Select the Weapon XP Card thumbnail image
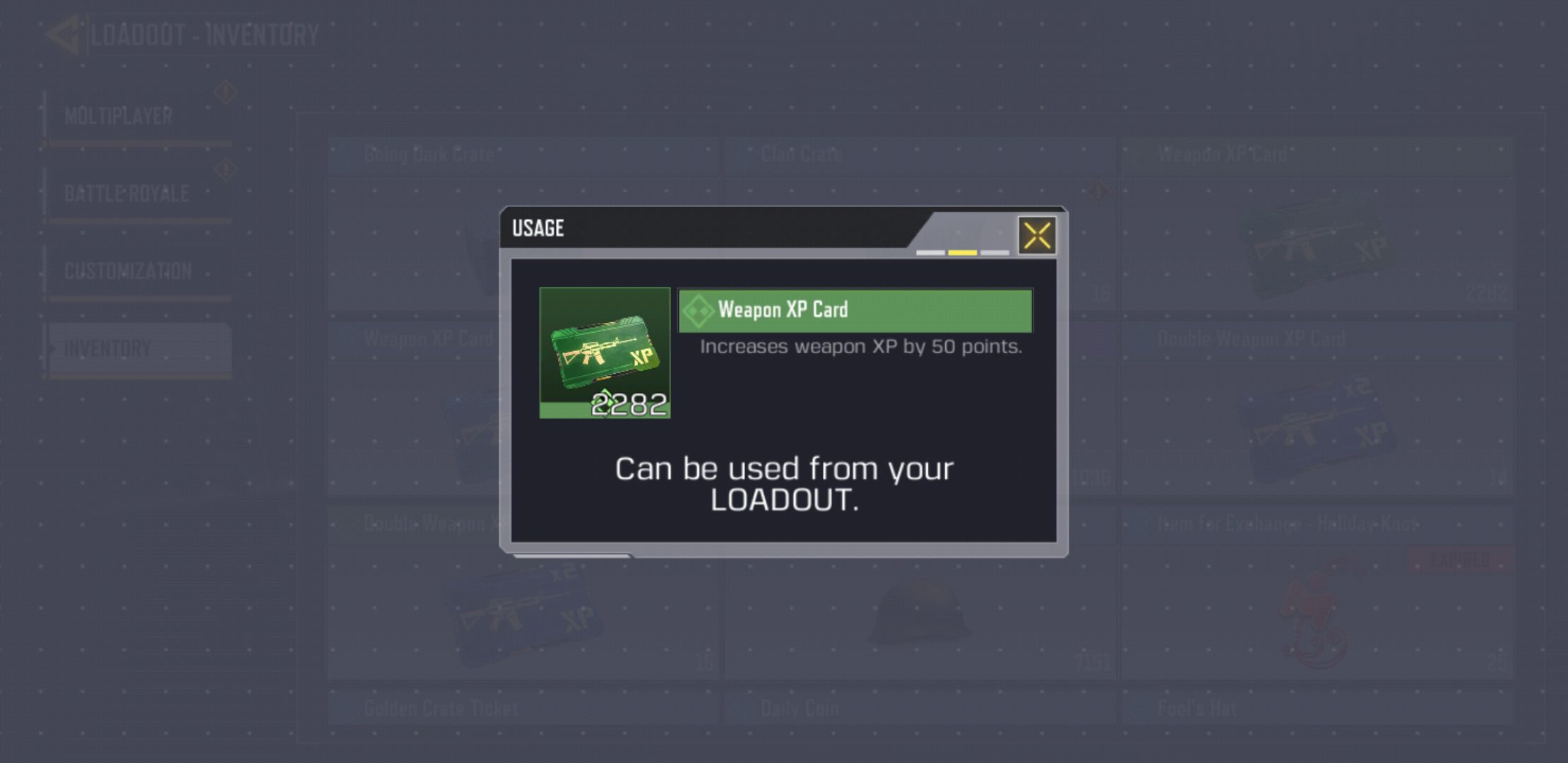Image resolution: width=1568 pixels, height=763 pixels. (605, 351)
